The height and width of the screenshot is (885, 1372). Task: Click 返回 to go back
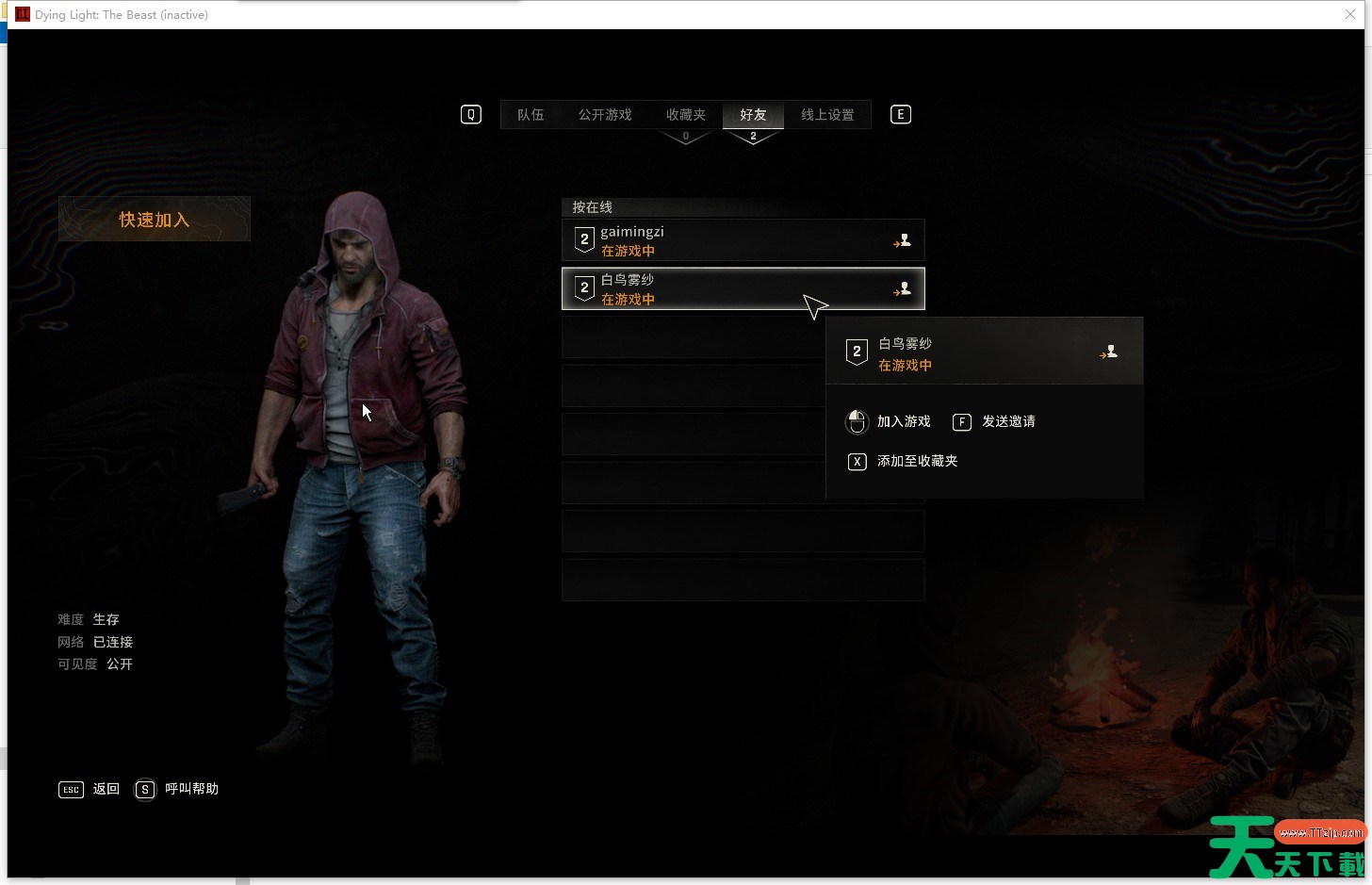pyautogui.click(x=106, y=789)
